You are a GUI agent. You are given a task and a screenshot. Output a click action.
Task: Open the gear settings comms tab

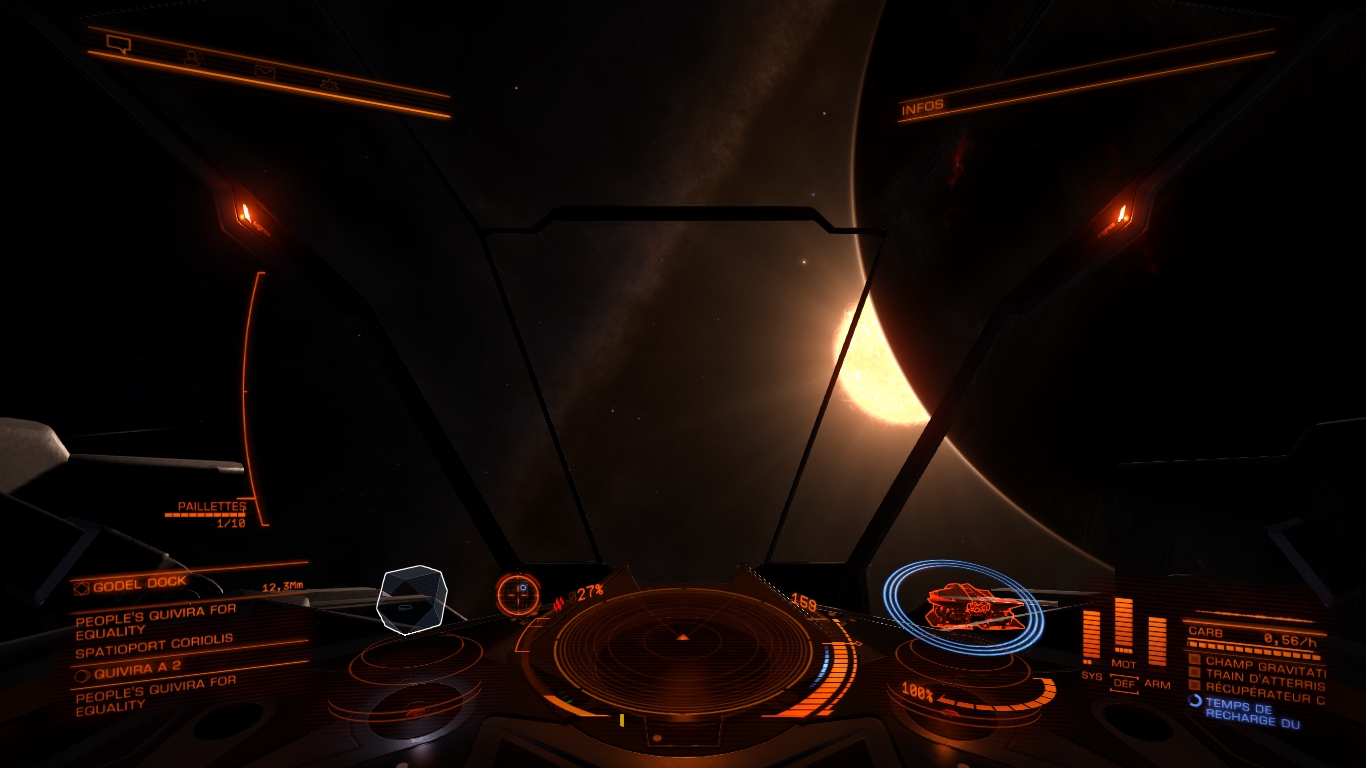point(329,84)
